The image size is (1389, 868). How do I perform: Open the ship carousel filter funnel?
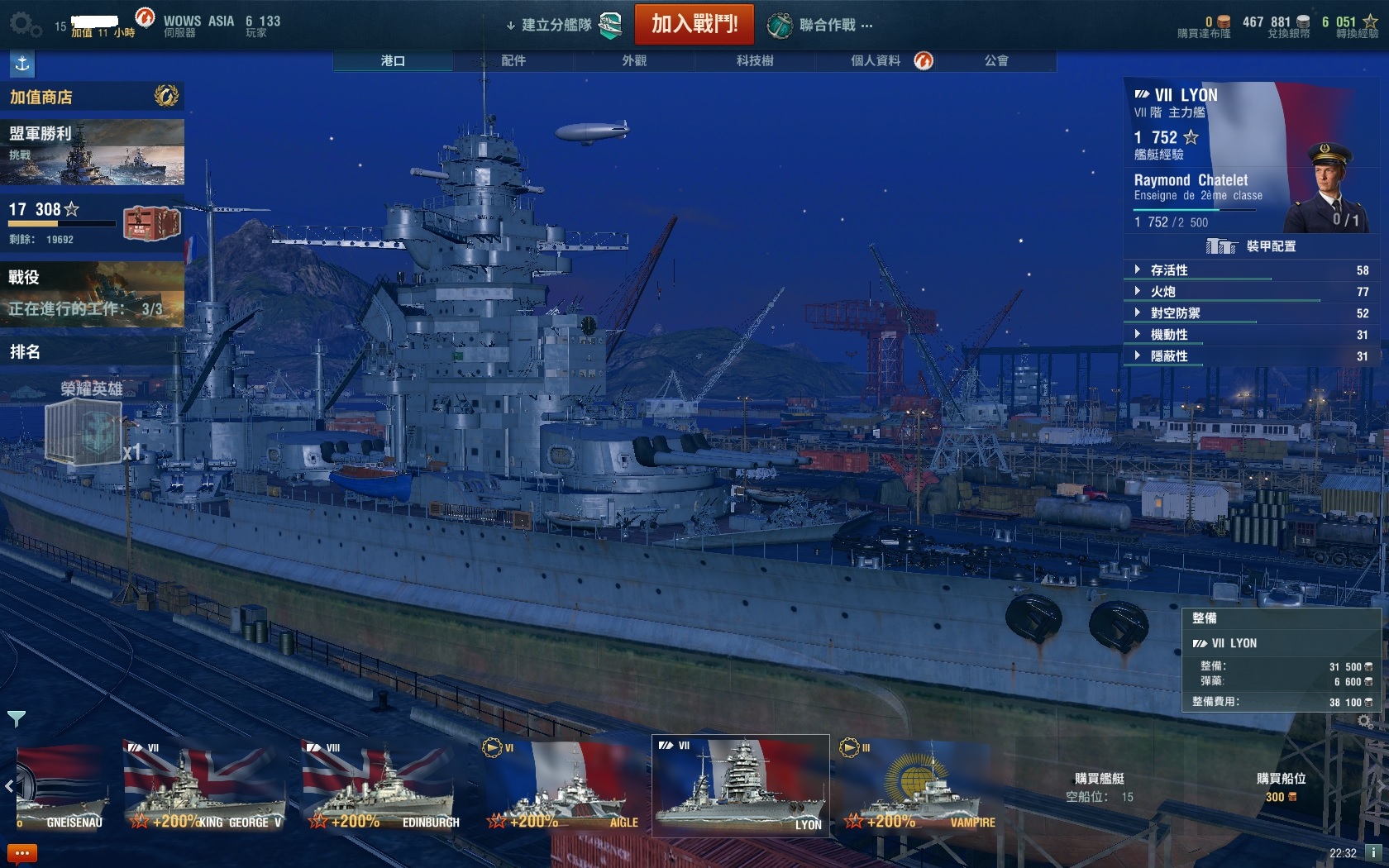tap(16, 718)
